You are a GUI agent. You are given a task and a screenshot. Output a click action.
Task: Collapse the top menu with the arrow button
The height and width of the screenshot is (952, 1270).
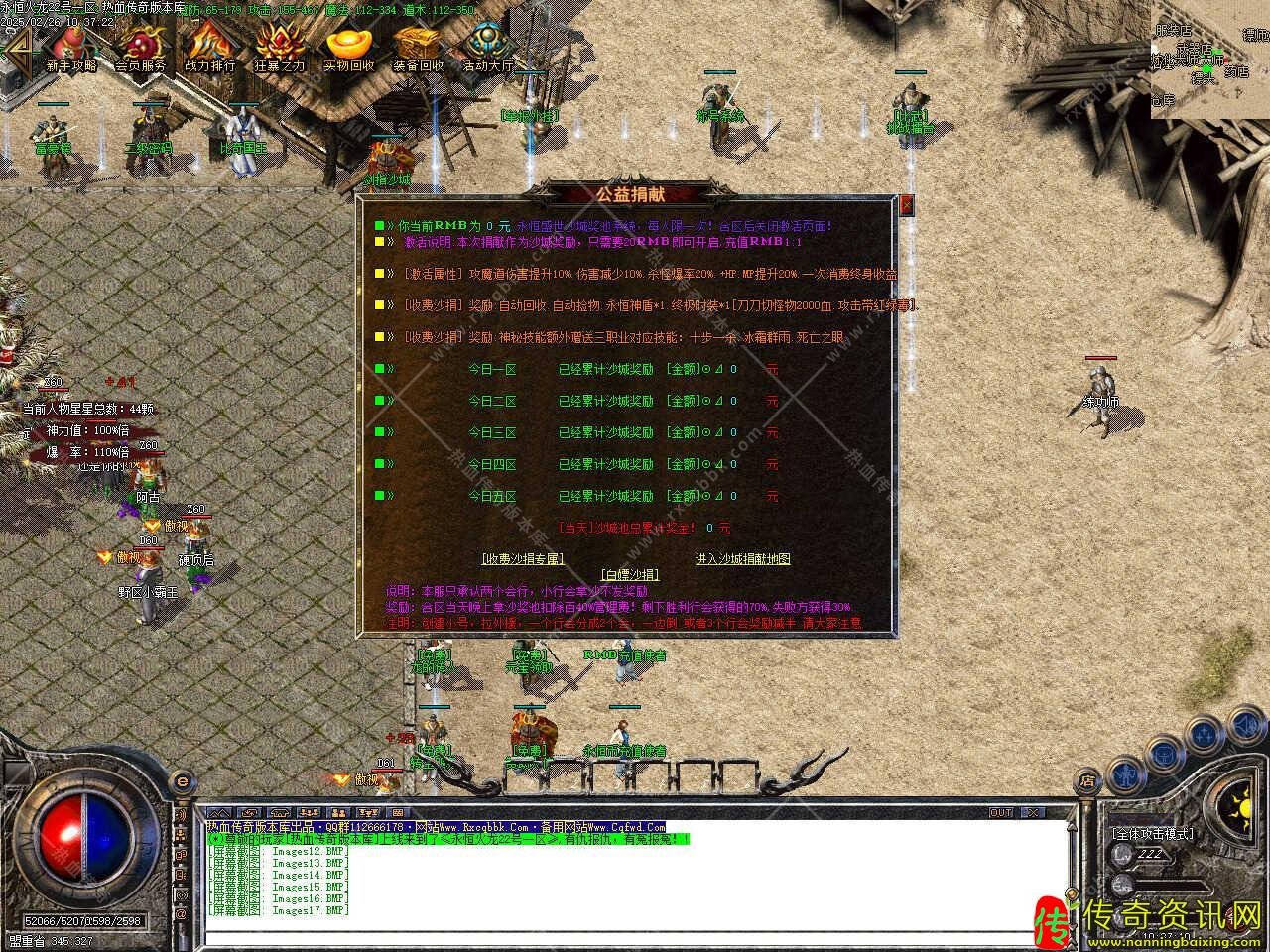click(17, 46)
